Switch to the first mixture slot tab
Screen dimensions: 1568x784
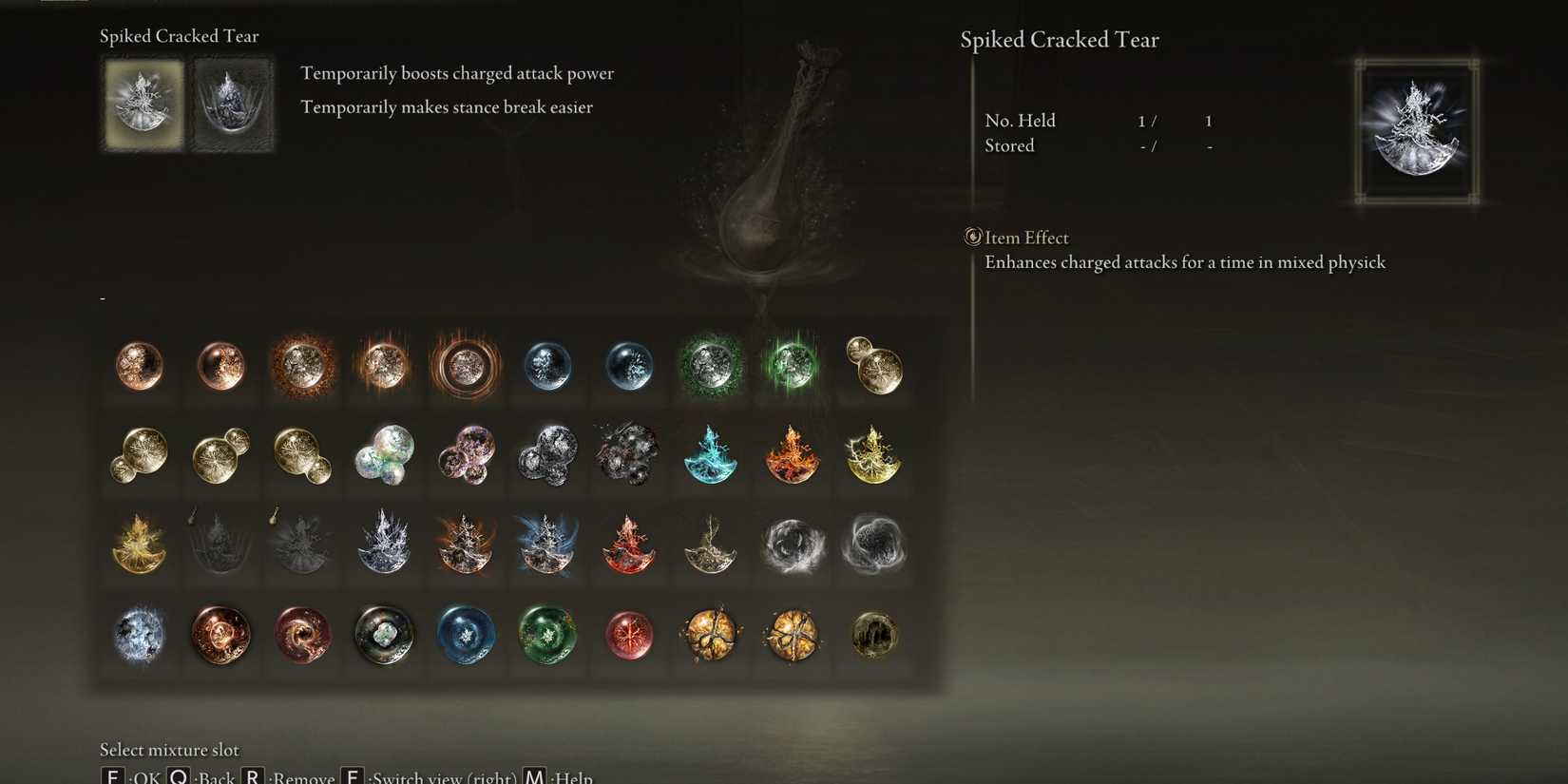(143, 103)
